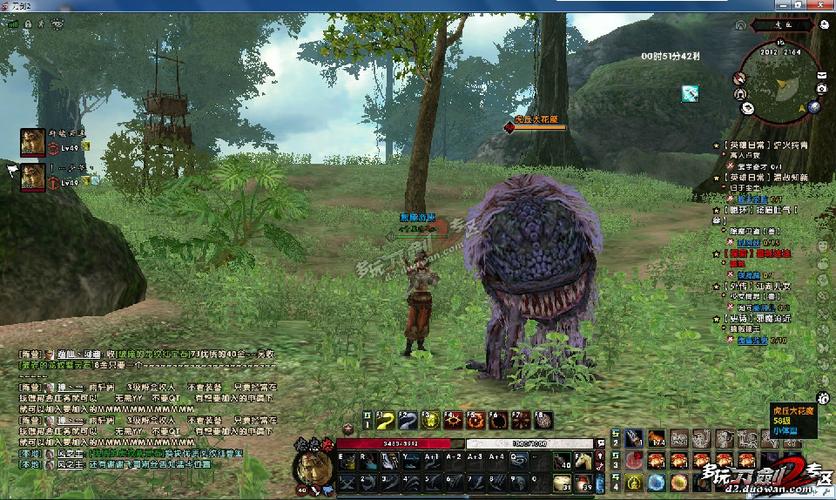The image size is (836, 500).
Task: Click your character portrait at the bottom
Action: tap(311, 467)
